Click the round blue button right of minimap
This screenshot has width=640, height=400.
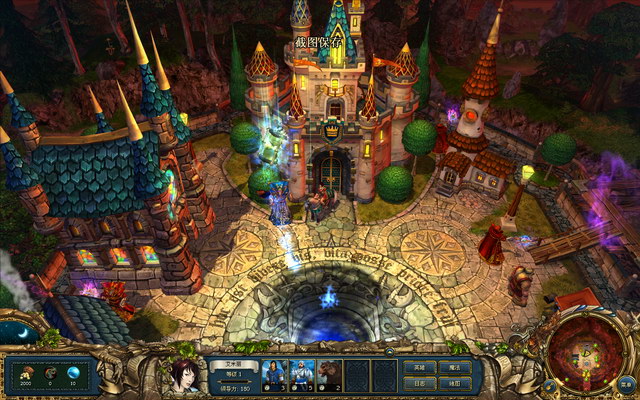[x=625, y=382]
